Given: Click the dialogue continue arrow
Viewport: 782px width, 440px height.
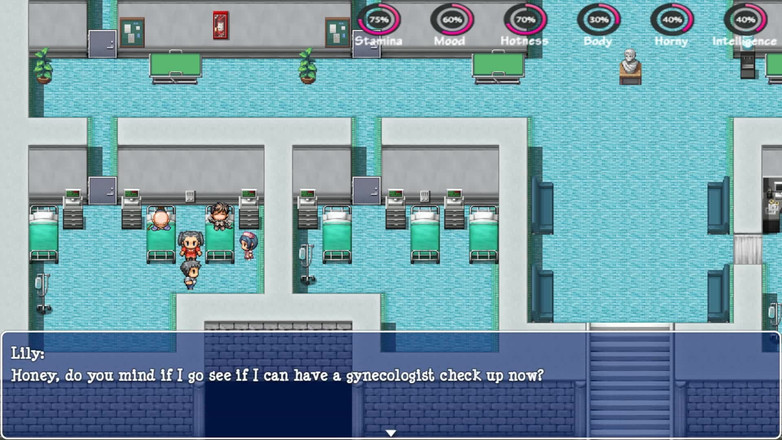Looking at the screenshot, I should point(391,432).
